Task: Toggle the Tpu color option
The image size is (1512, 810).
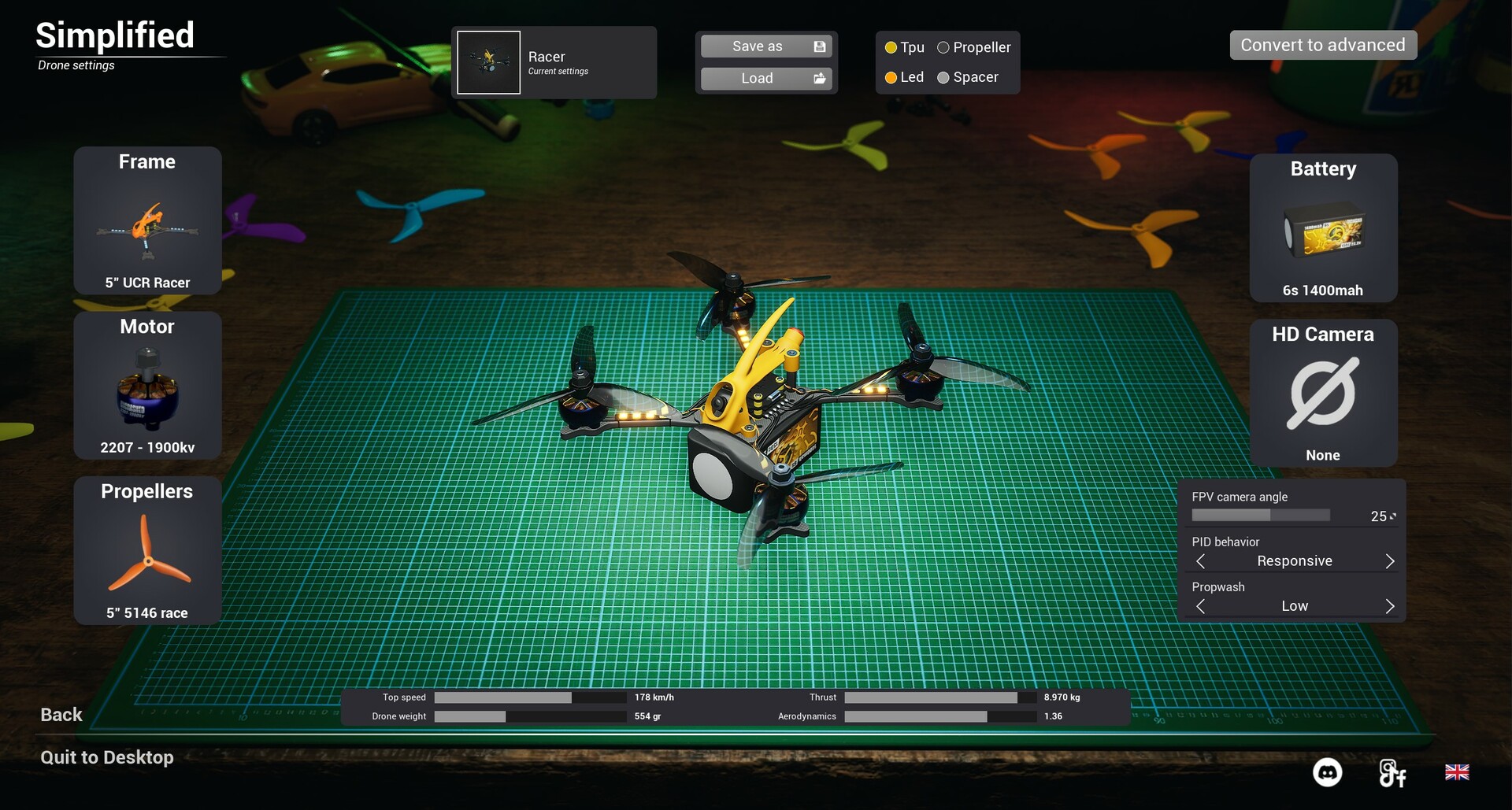Action: coord(891,47)
